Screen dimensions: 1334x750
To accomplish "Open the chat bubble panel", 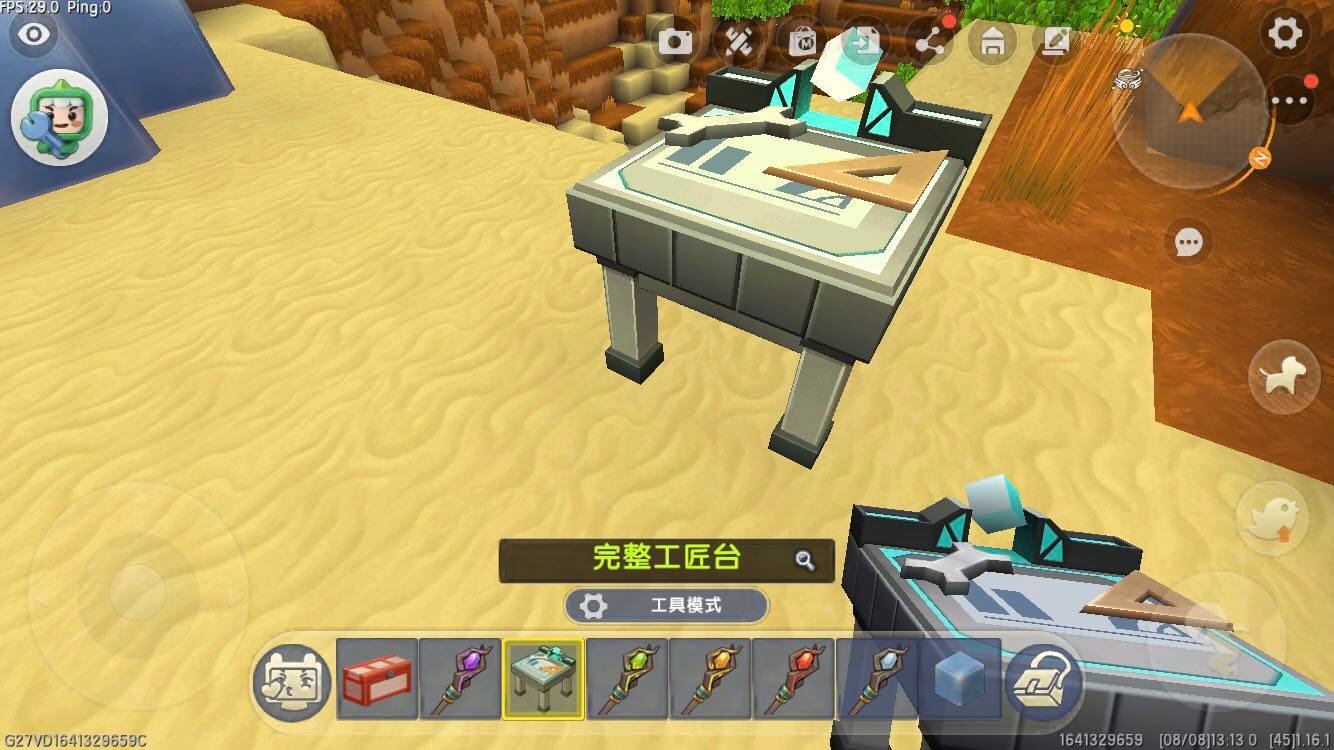I will [x=1188, y=243].
